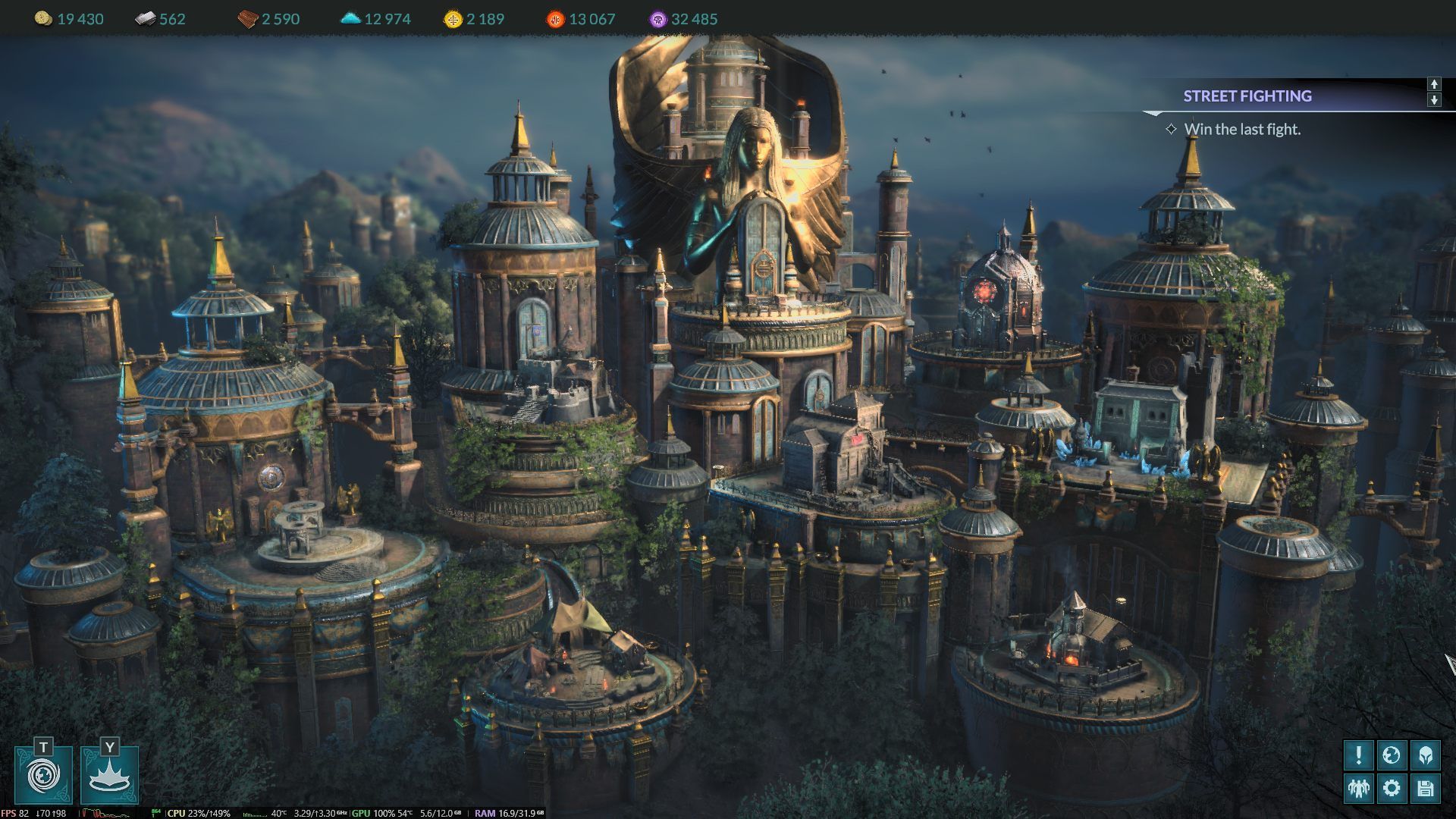
Task: Select the crown icon button
Action: tap(110, 776)
